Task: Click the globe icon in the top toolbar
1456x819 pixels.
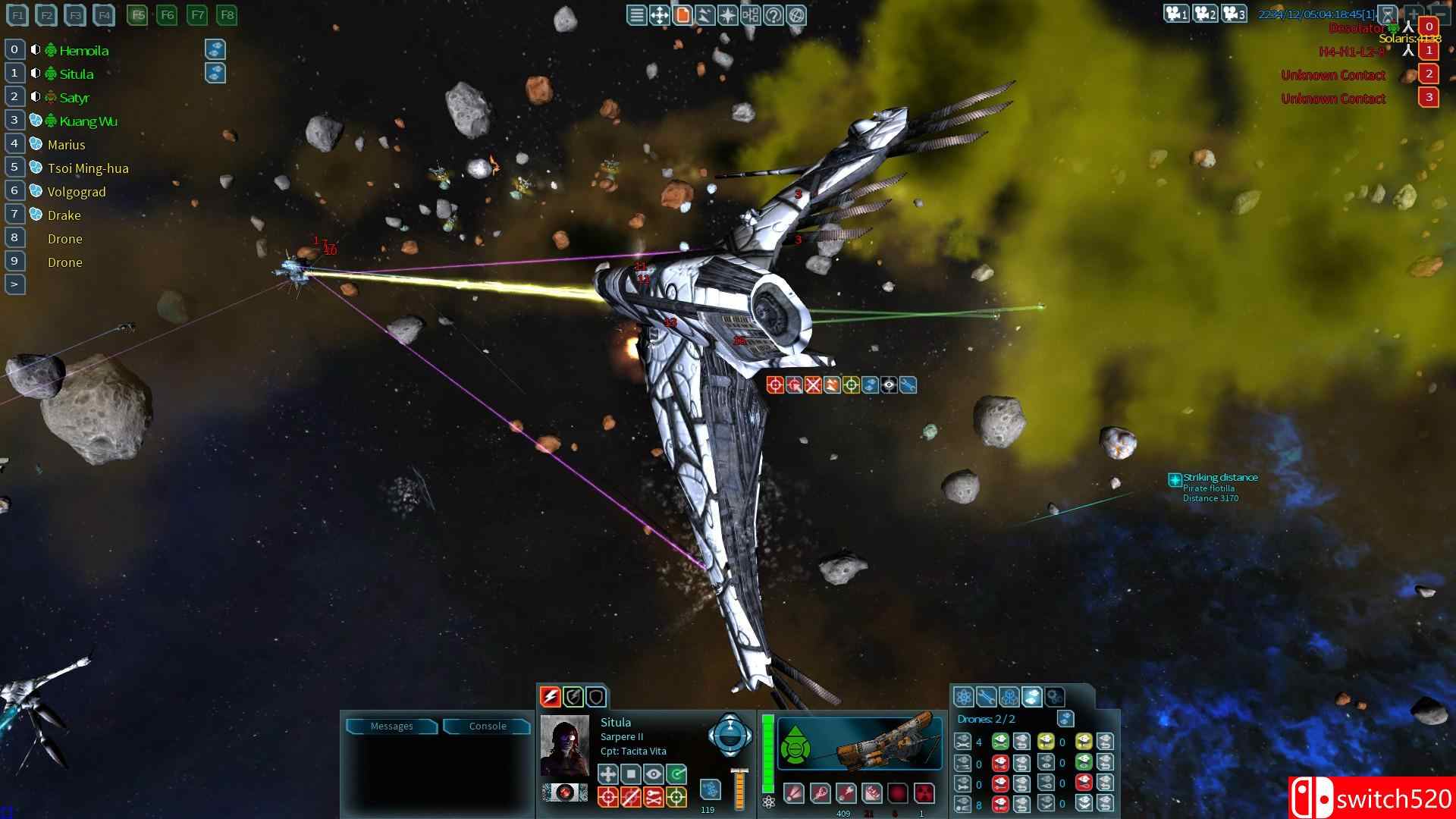Action: [796, 14]
